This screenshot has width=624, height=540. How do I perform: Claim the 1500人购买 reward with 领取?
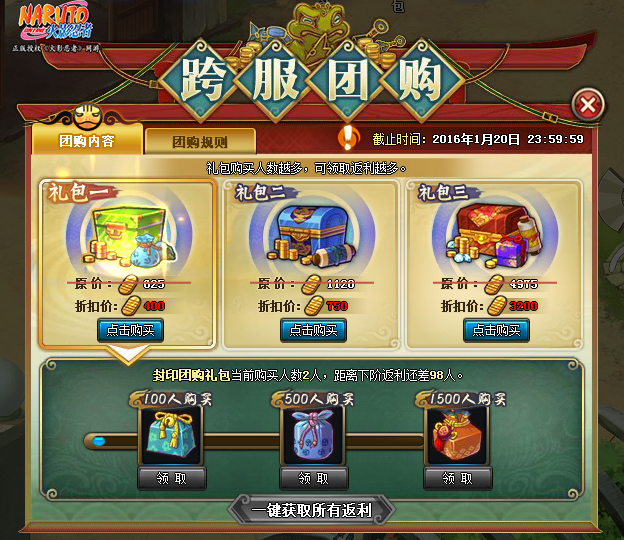pyautogui.click(x=458, y=479)
